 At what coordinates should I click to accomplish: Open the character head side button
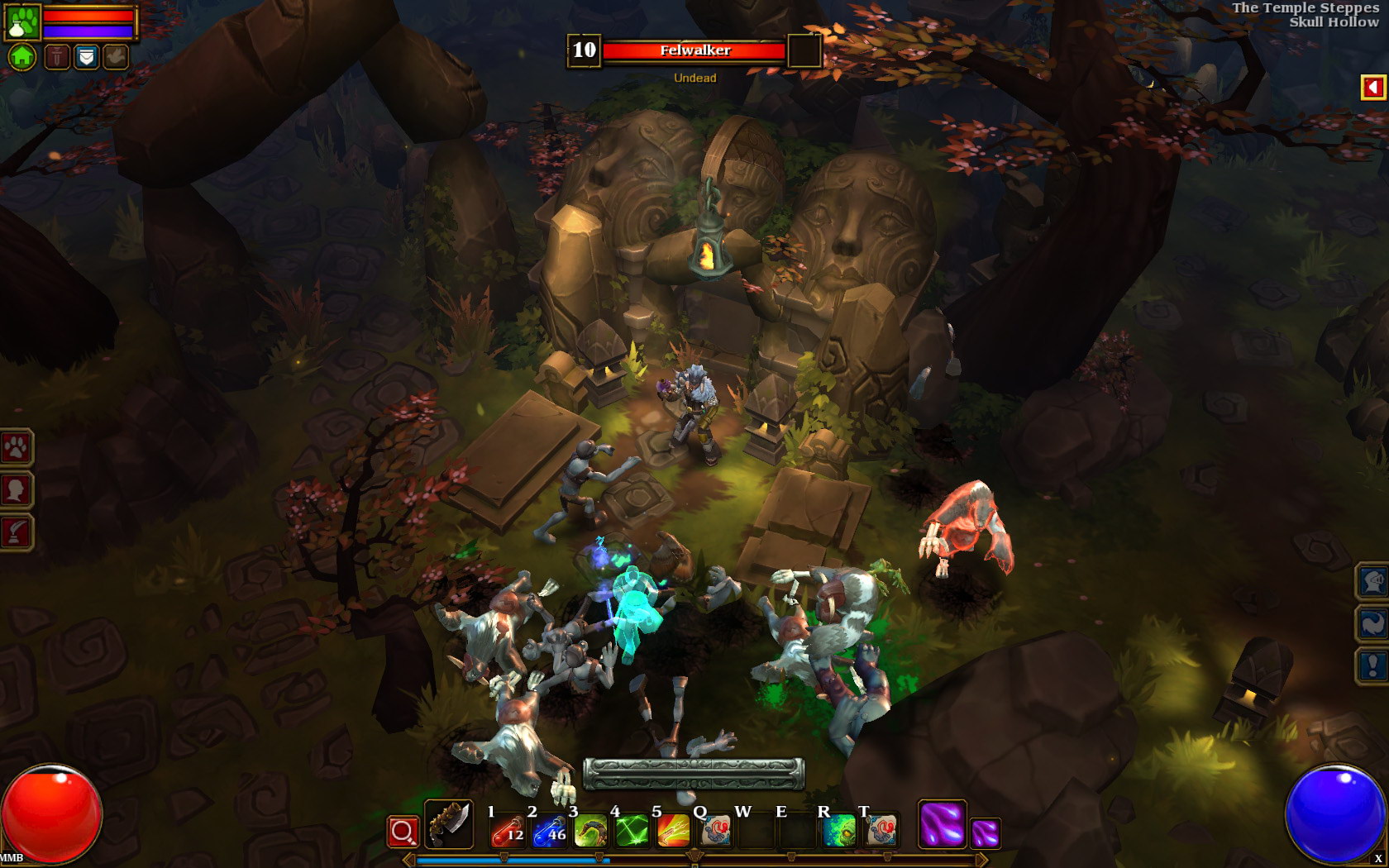click(16, 490)
